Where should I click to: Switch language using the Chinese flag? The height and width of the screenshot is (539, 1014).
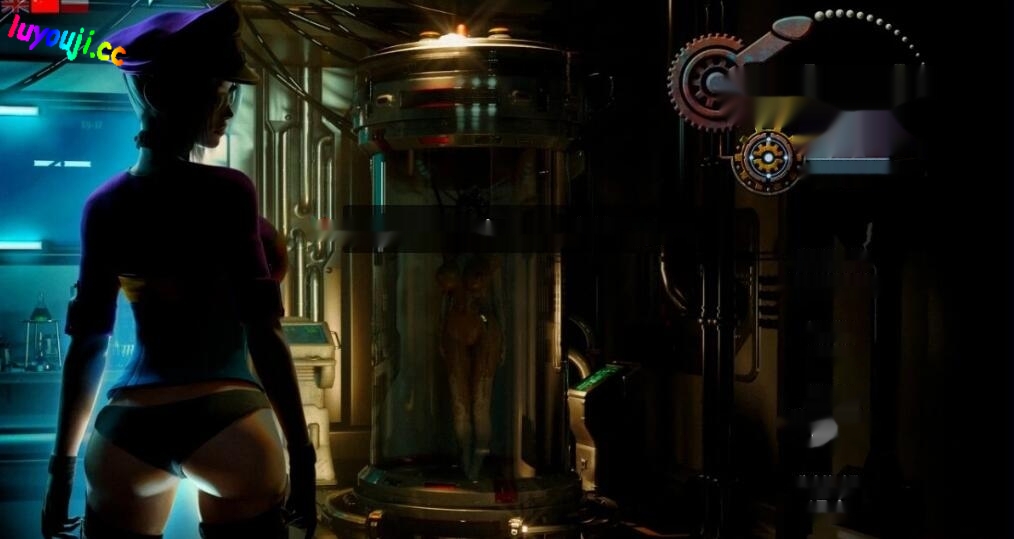(45, 5)
